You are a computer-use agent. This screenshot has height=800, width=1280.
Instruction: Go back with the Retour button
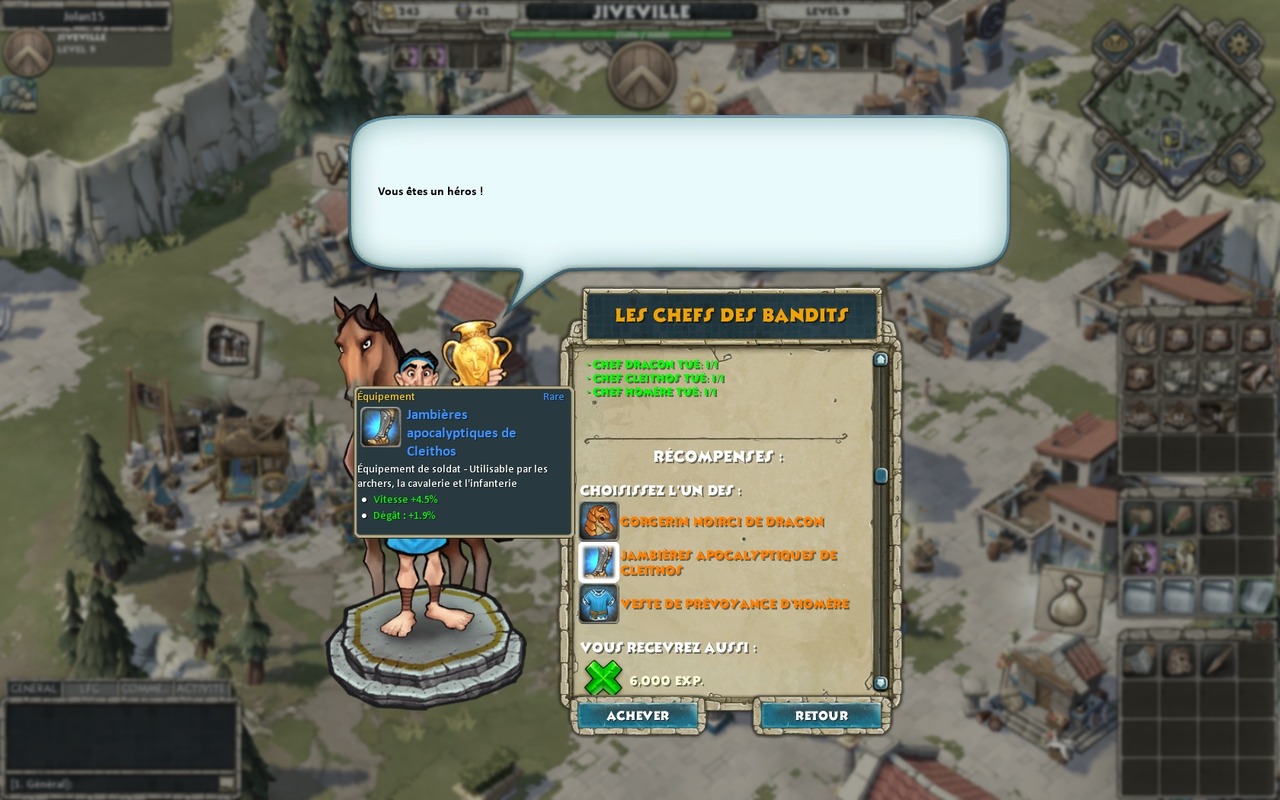pos(821,715)
